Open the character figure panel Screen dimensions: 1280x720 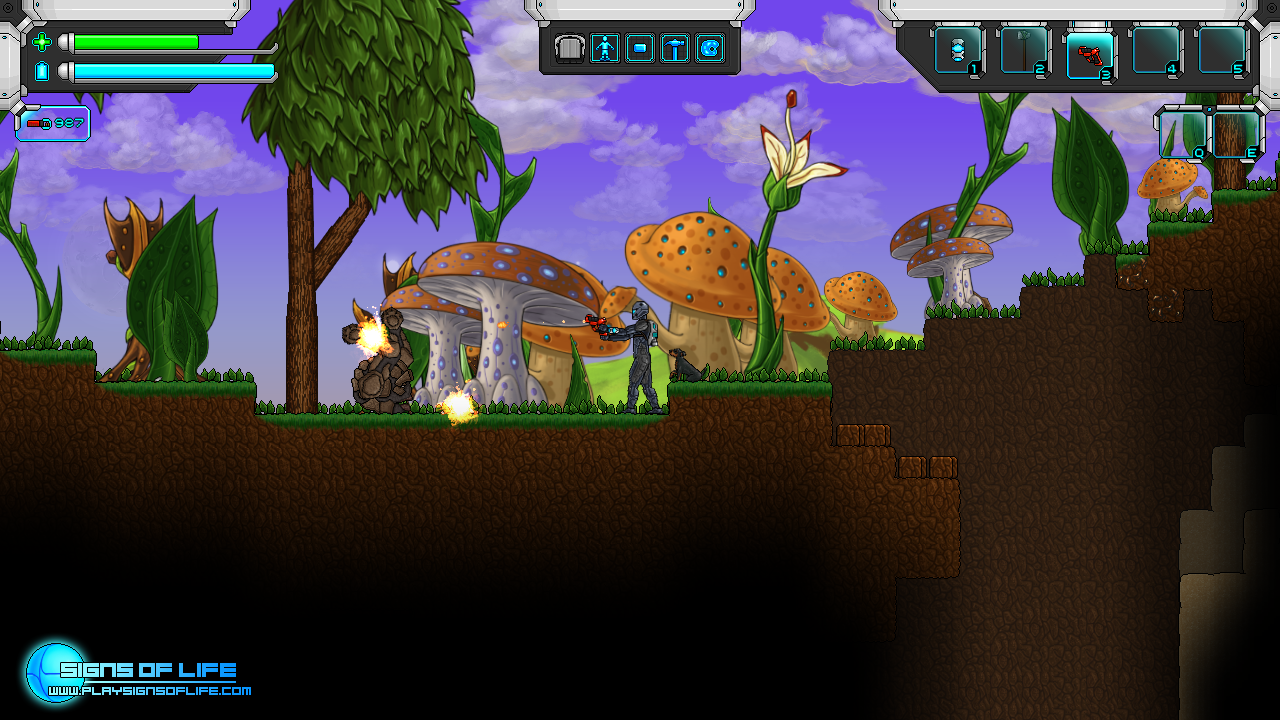pyautogui.click(x=605, y=48)
